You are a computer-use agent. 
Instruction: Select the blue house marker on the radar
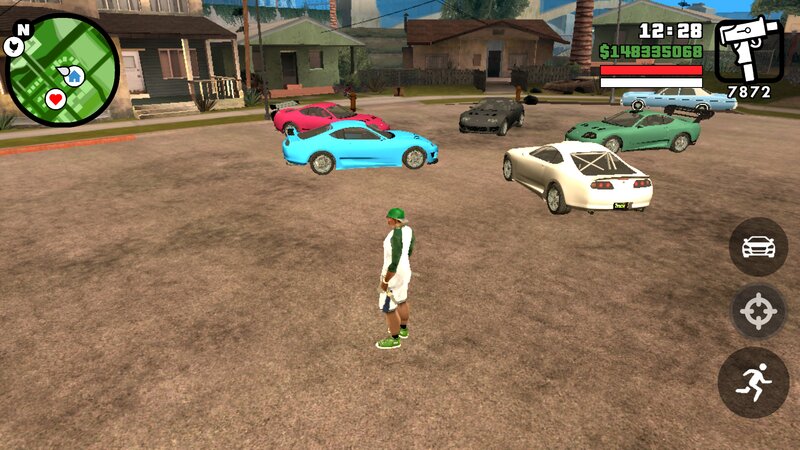click(74, 74)
